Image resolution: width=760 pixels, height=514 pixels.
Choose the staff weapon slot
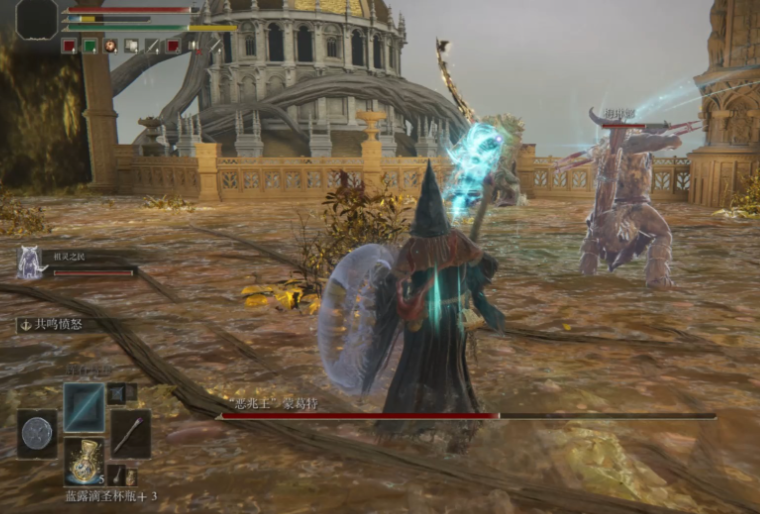click(130, 433)
